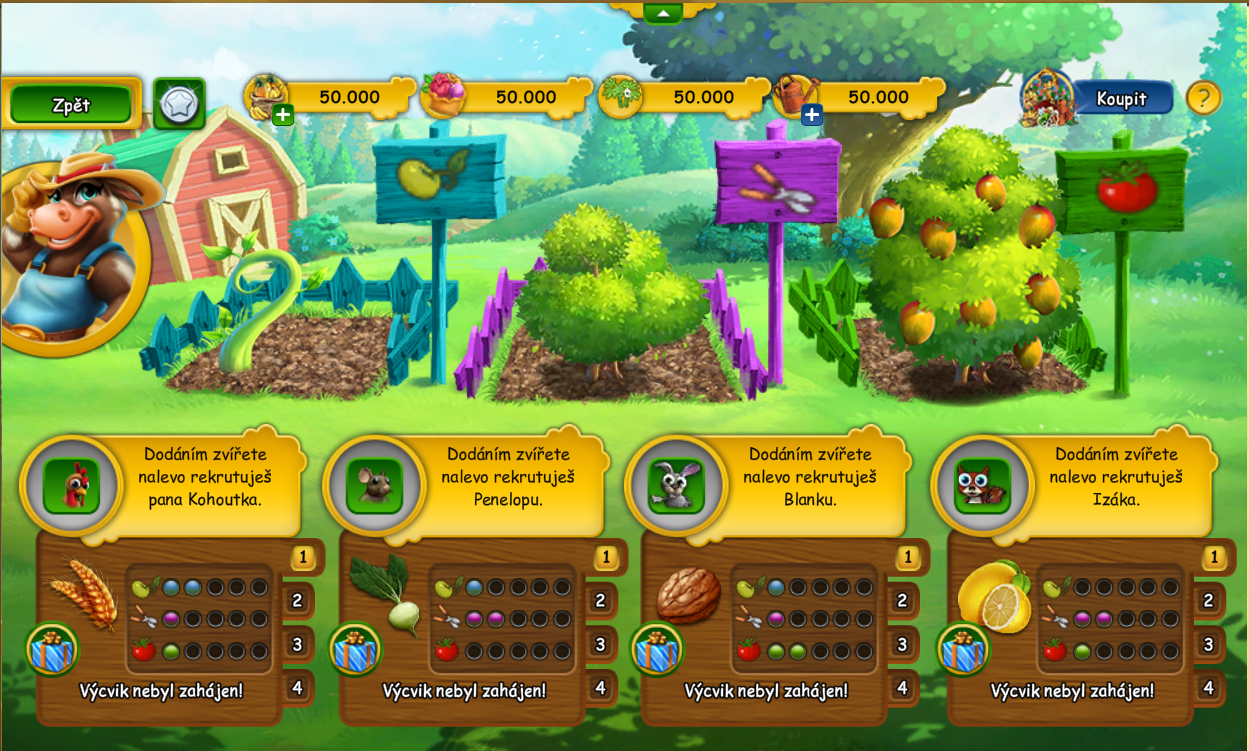Open the gift box on the radish panel
The image size is (1249, 751).
point(355,650)
